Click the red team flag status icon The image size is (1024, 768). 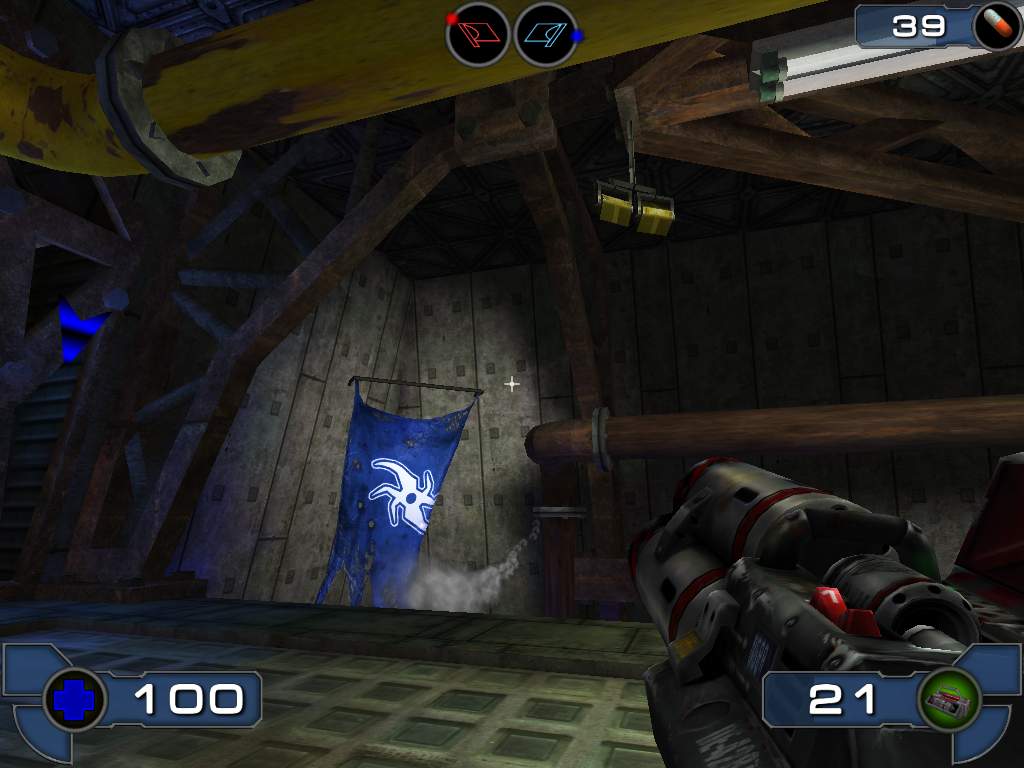[x=477, y=36]
